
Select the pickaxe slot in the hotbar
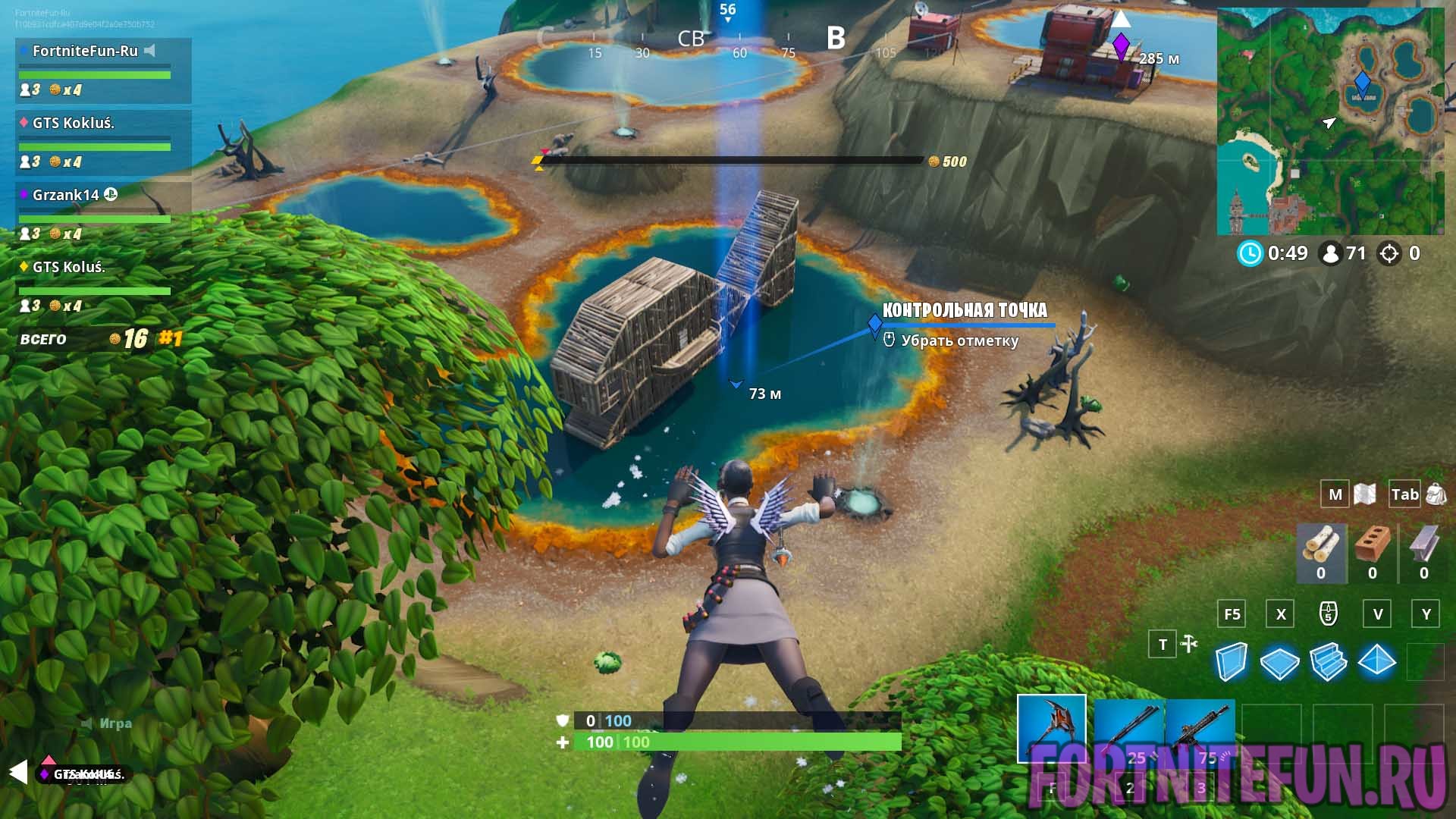tap(1051, 728)
